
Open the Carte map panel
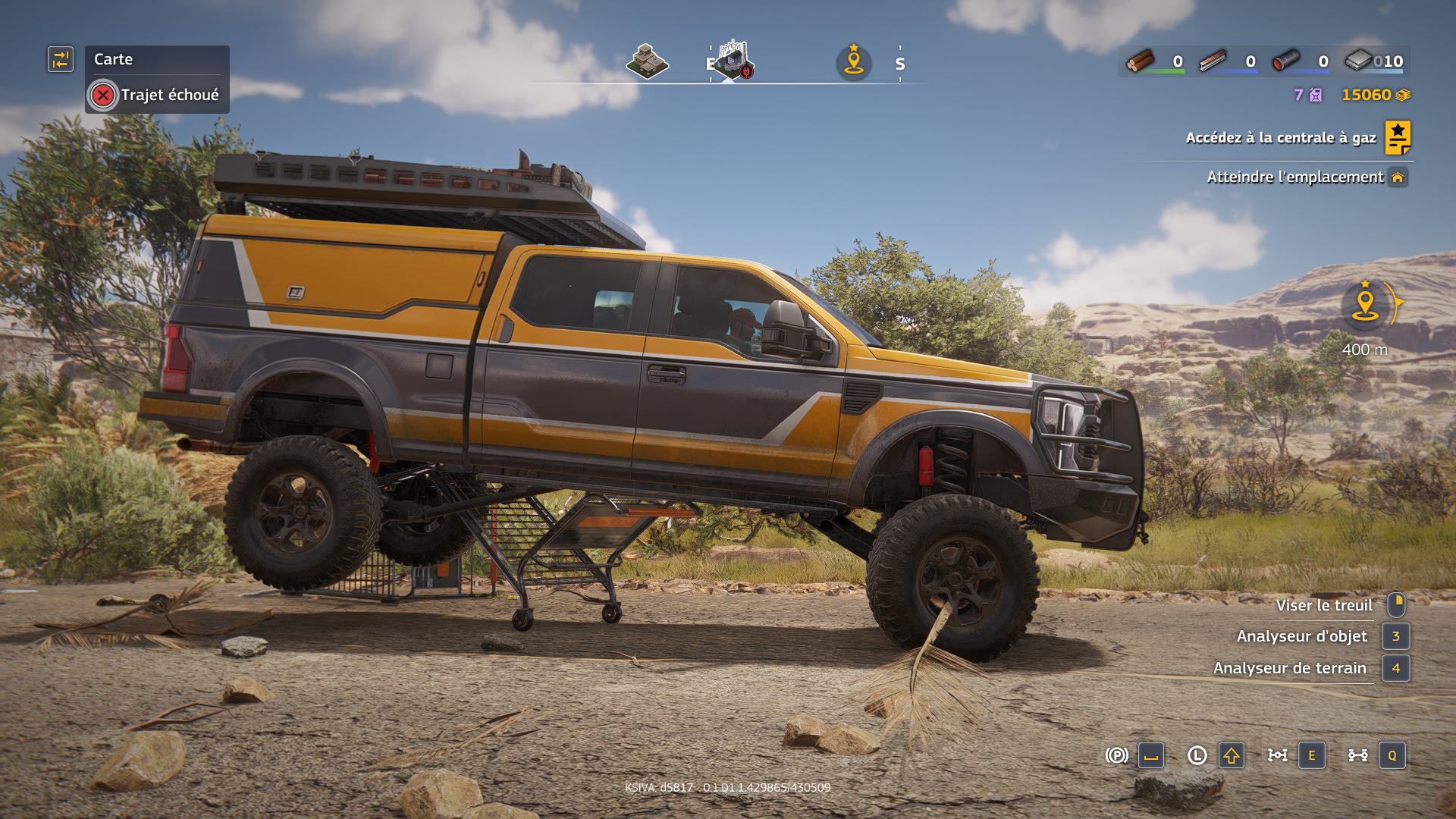click(x=114, y=59)
